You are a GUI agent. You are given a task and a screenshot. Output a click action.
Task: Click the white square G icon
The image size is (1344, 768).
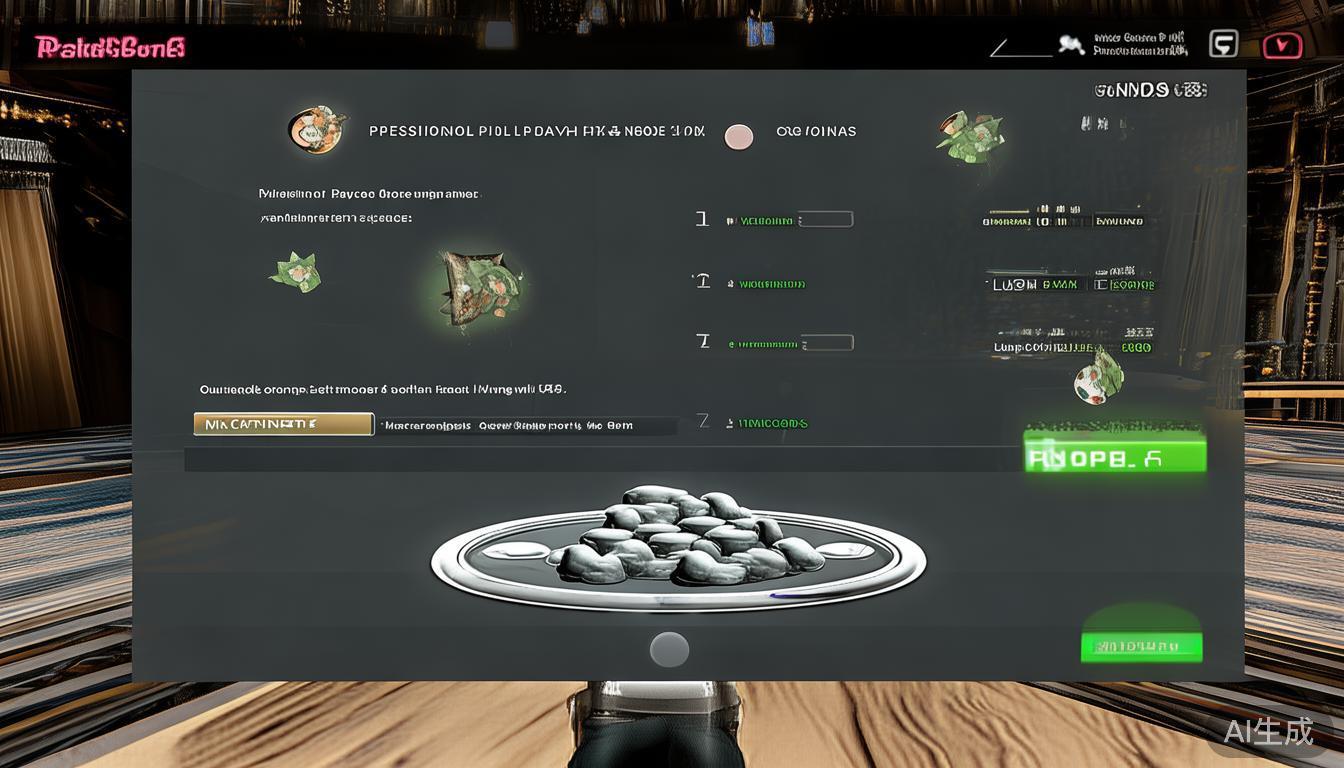coord(1223,44)
